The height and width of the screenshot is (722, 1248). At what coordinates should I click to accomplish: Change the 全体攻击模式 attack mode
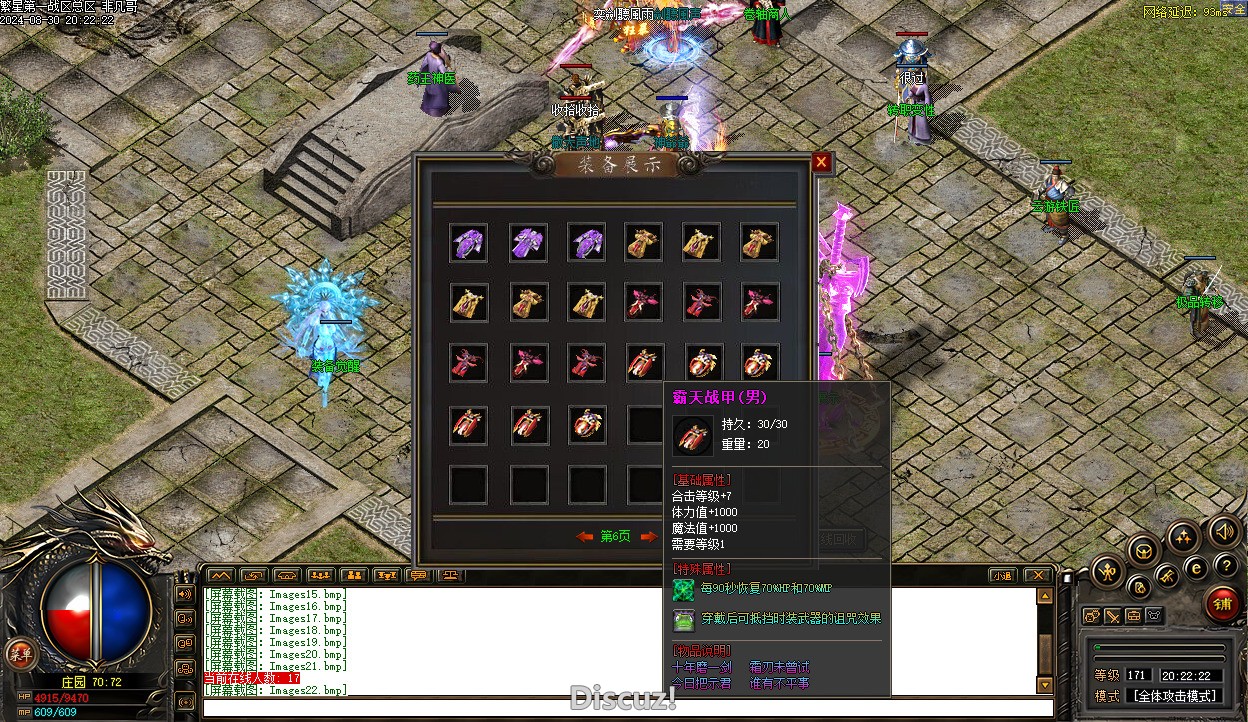click(1174, 696)
